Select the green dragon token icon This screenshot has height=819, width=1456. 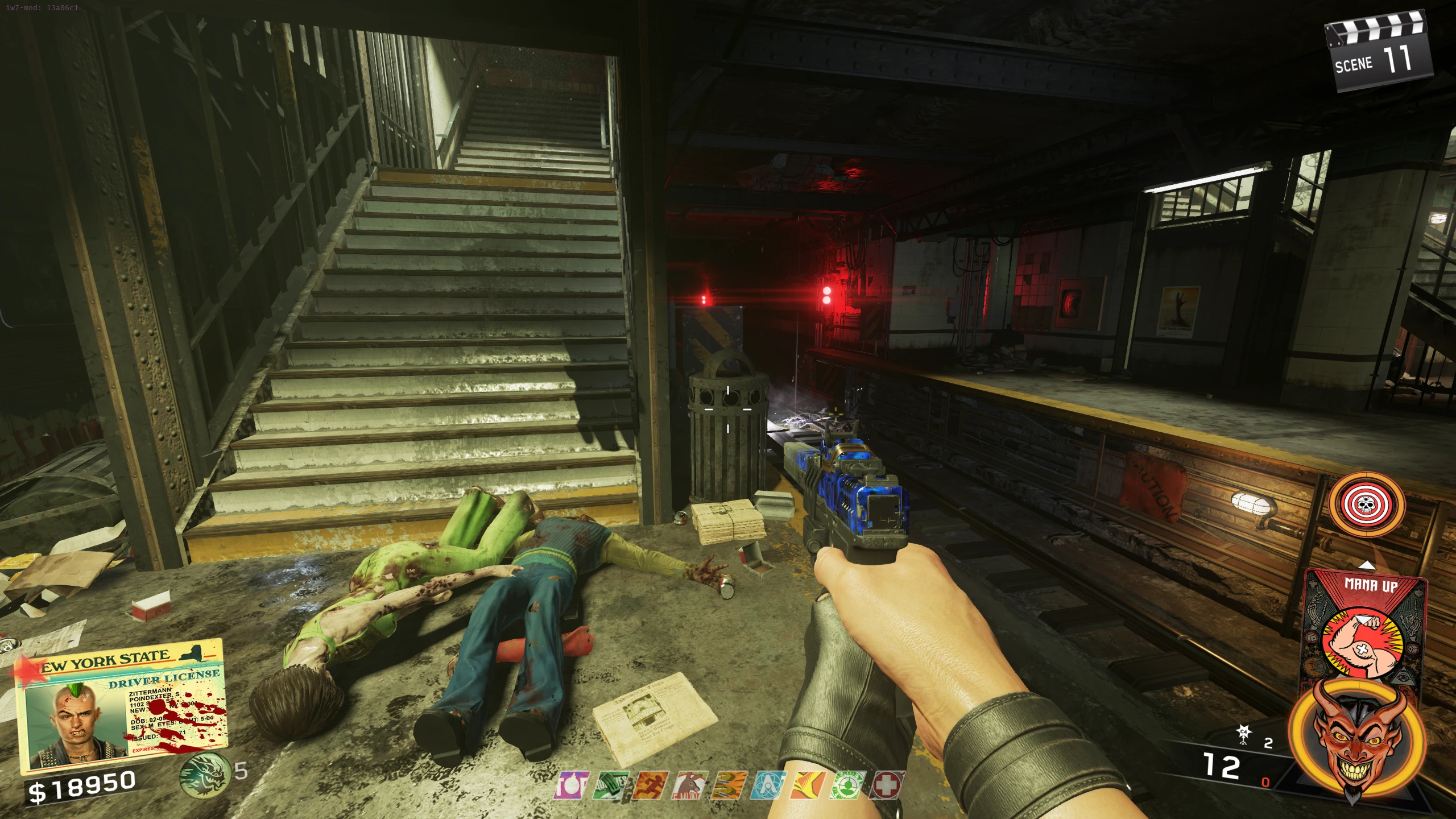(204, 773)
